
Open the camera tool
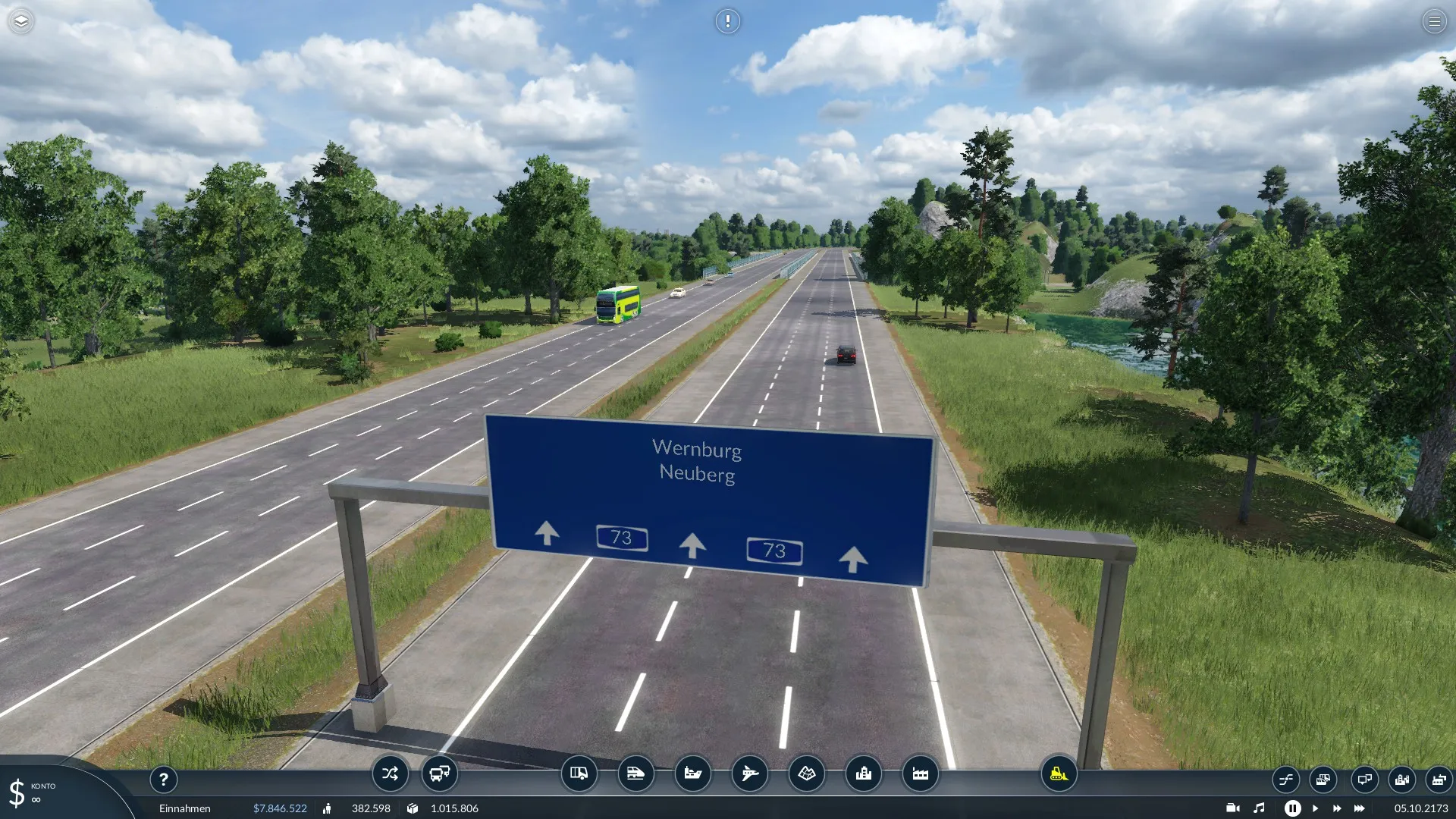pyautogui.click(x=1232, y=808)
